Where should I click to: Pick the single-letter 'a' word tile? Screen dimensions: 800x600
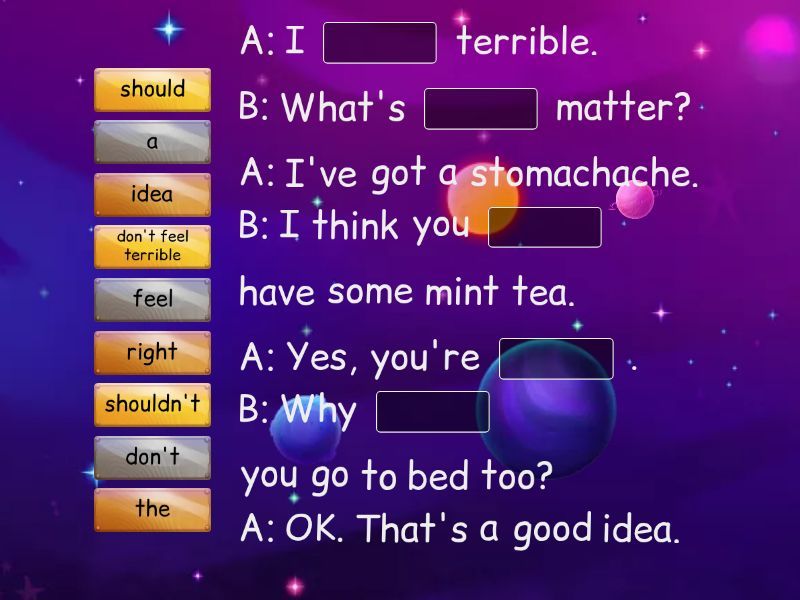click(152, 142)
